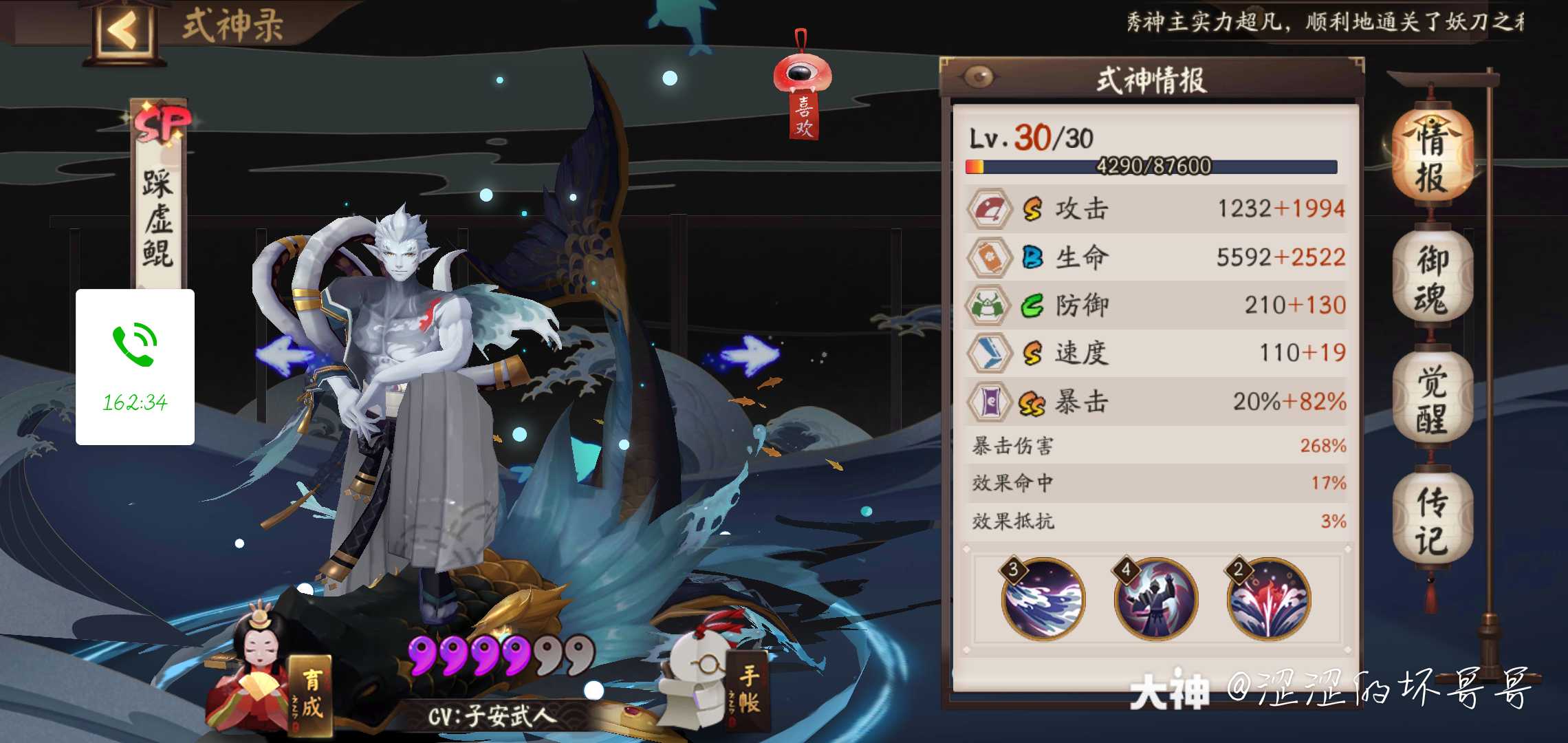Open the green phone call overlay
The height and width of the screenshot is (743, 1568).
(x=135, y=367)
